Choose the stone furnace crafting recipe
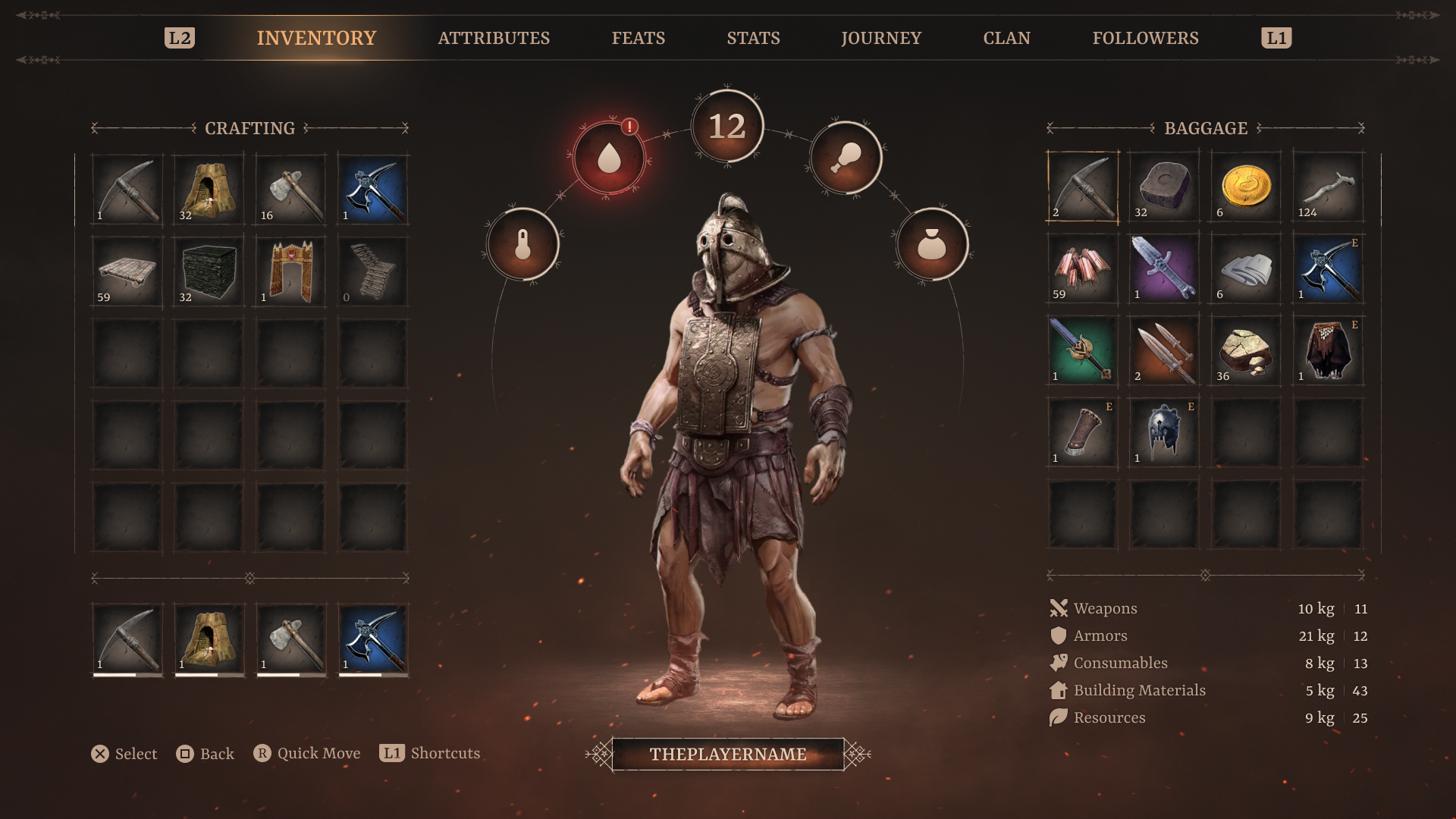Screen dimensions: 1456x819 [209, 190]
